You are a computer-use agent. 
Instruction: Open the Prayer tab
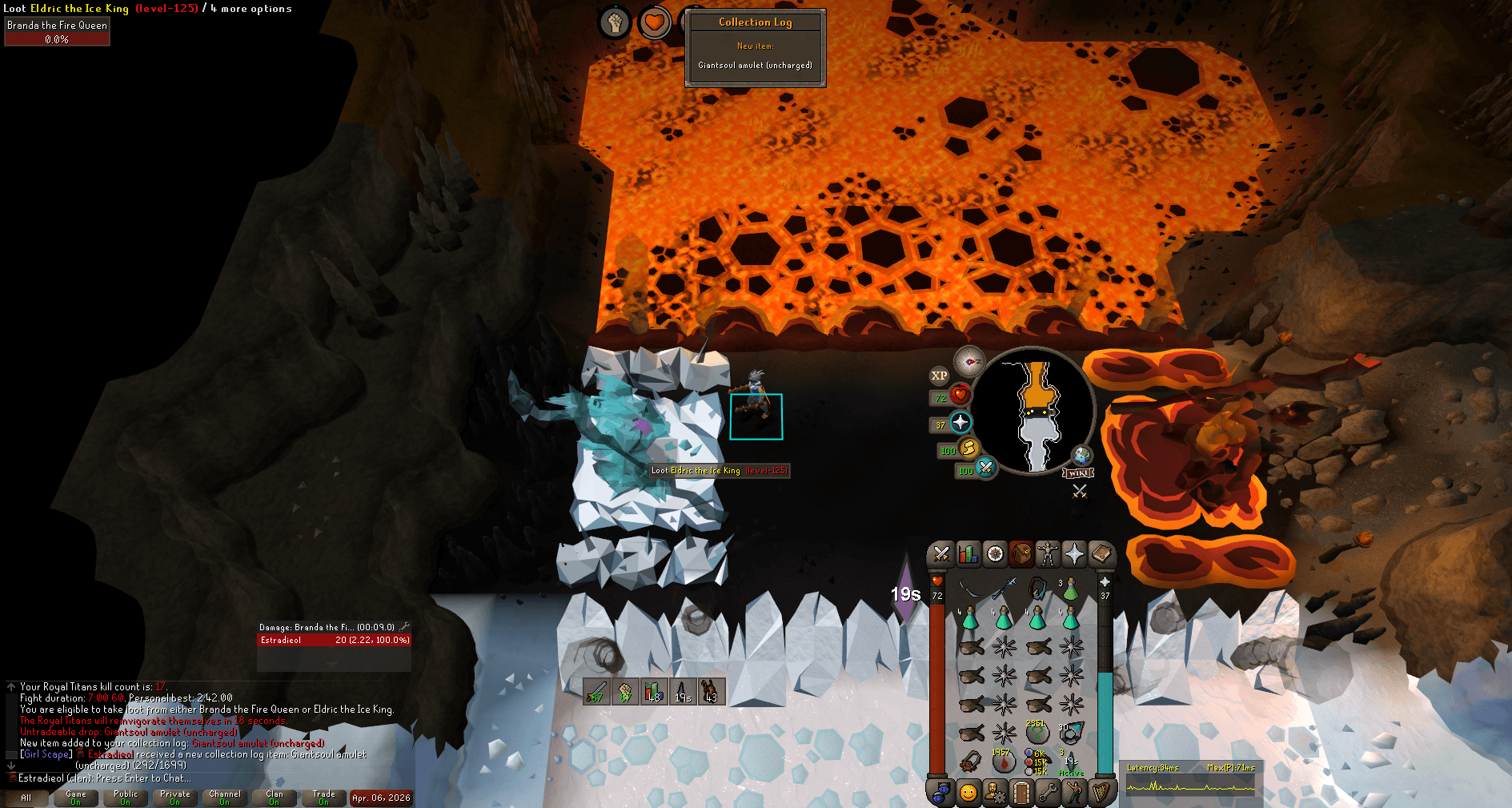1077,554
